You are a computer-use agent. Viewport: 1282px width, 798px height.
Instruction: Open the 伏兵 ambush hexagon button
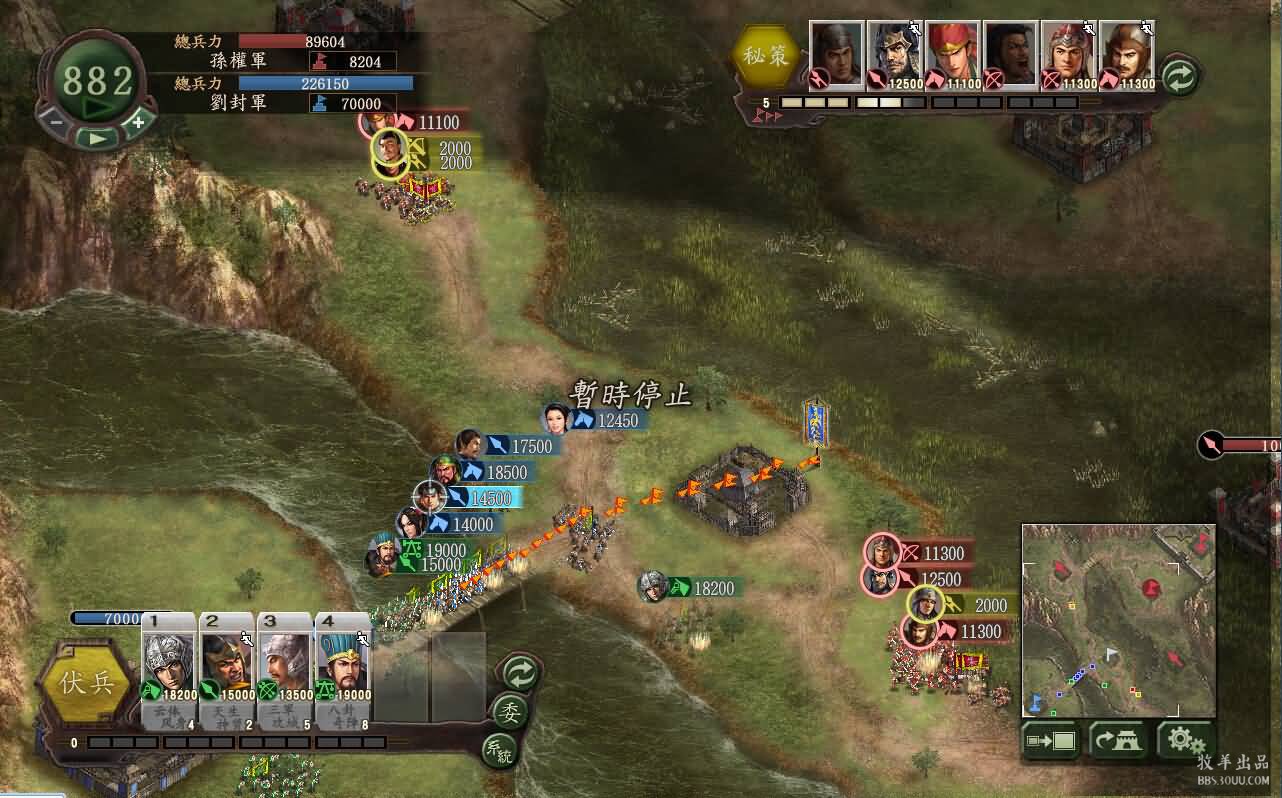click(84, 685)
